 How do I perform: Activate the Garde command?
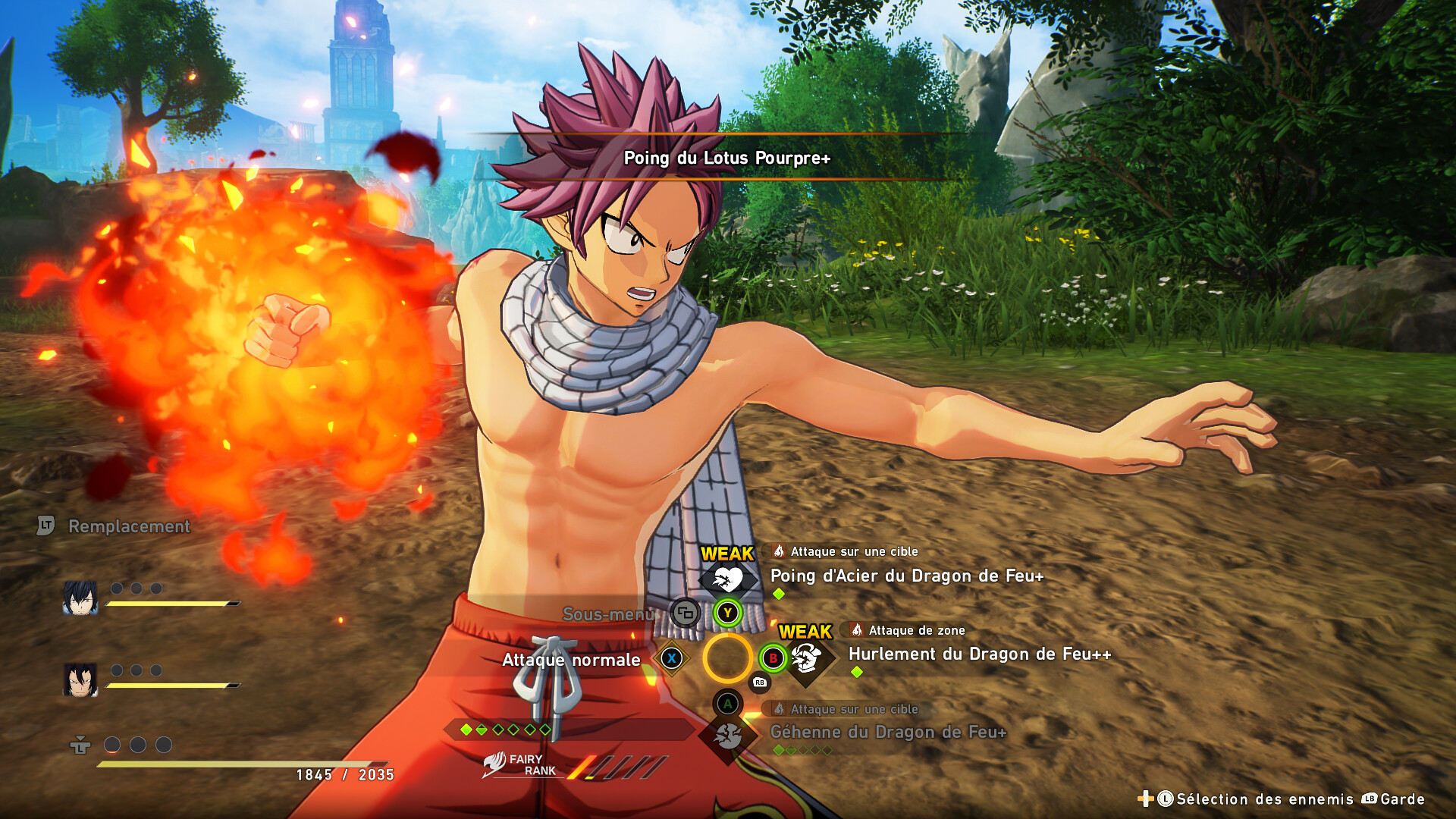(x=1401, y=799)
